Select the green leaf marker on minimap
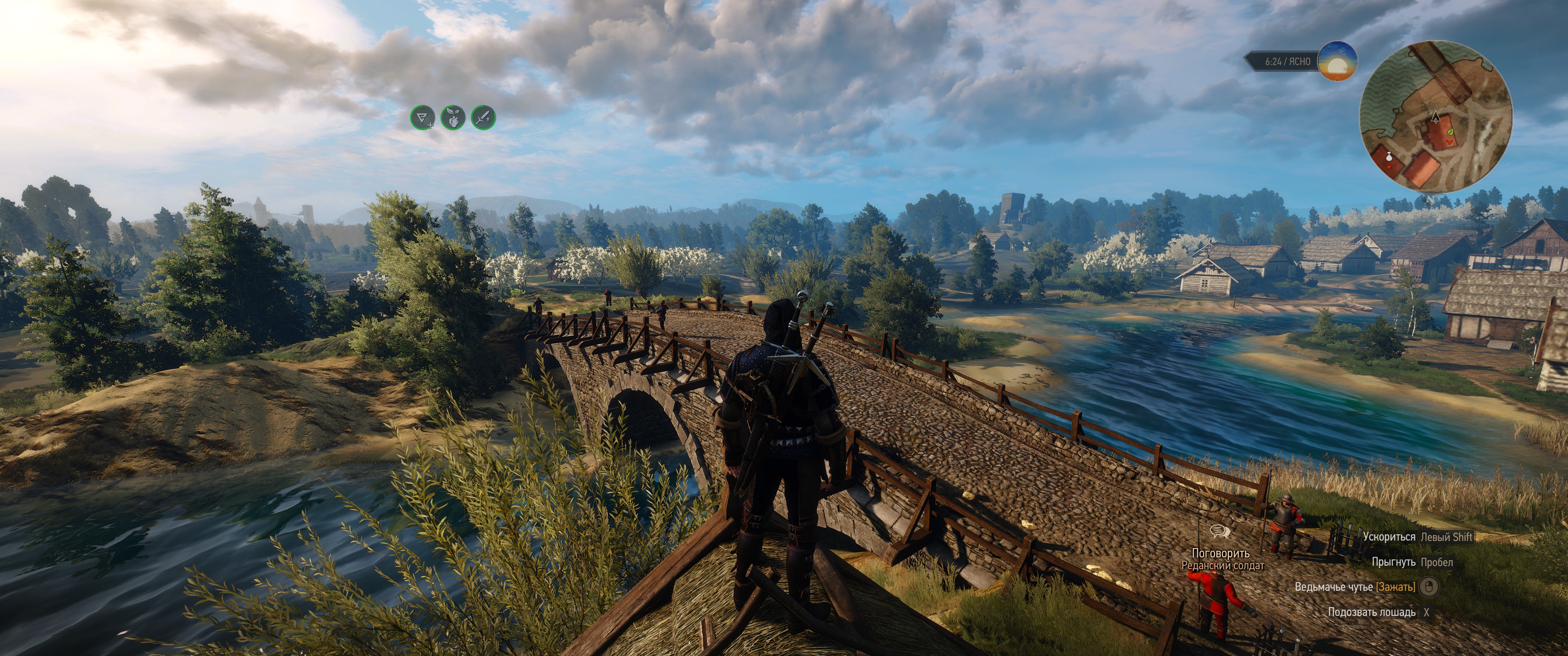Viewport: 1568px width, 656px height. pyautogui.click(x=1449, y=131)
